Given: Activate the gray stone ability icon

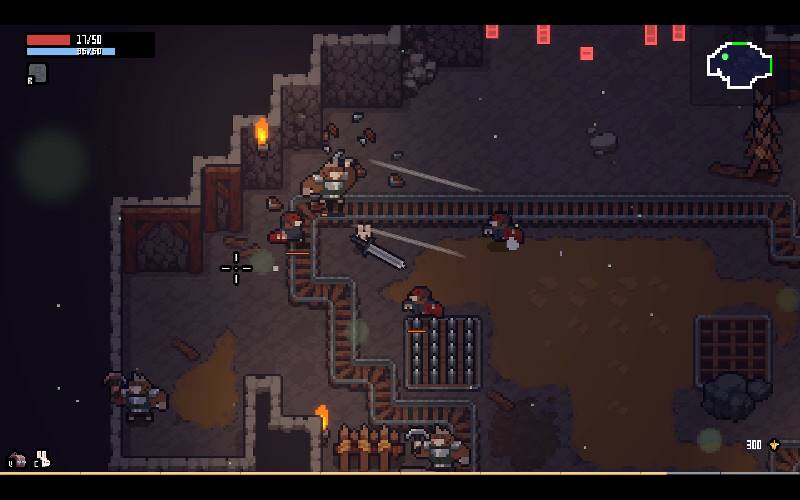Looking at the screenshot, I should (x=37, y=73).
